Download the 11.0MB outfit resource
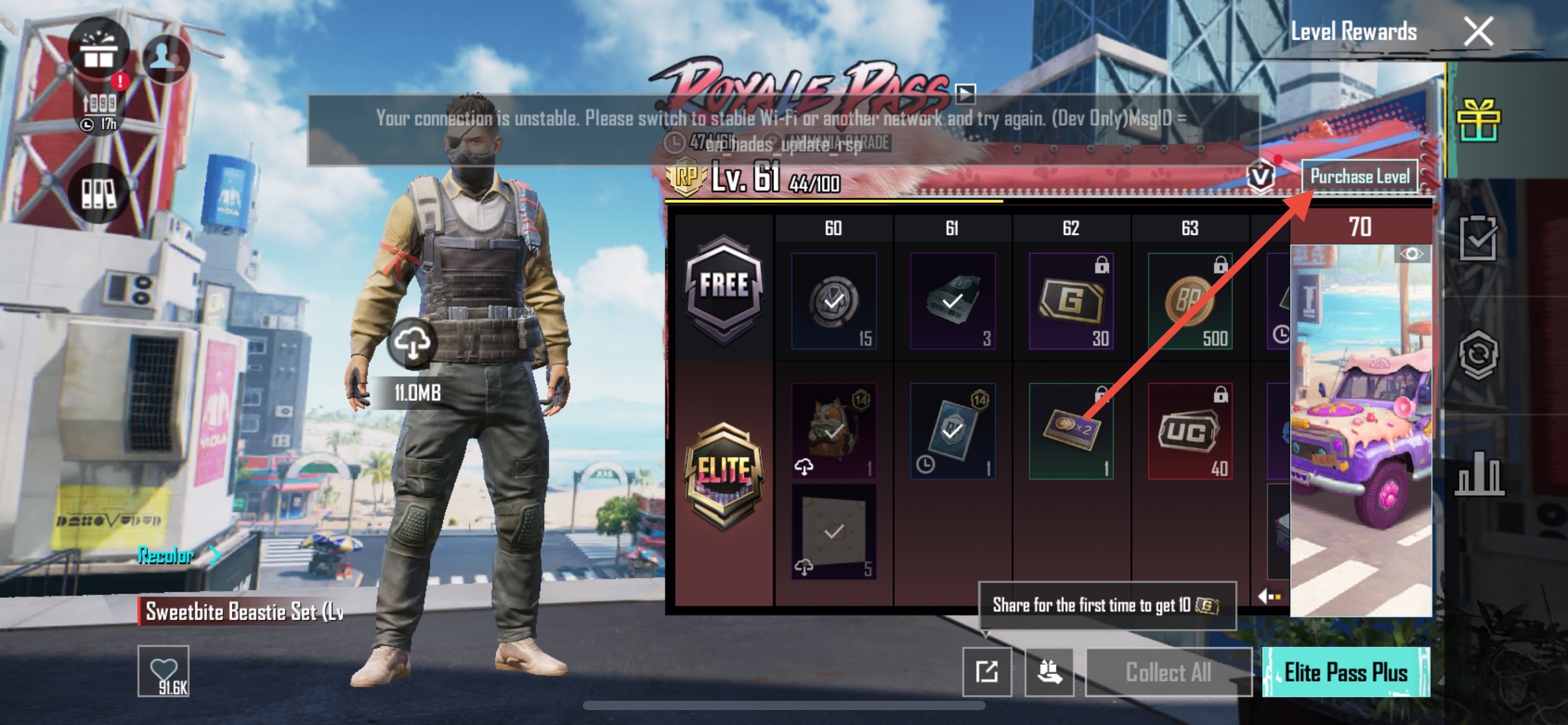The image size is (1568, 725). [x=412, y=343]
